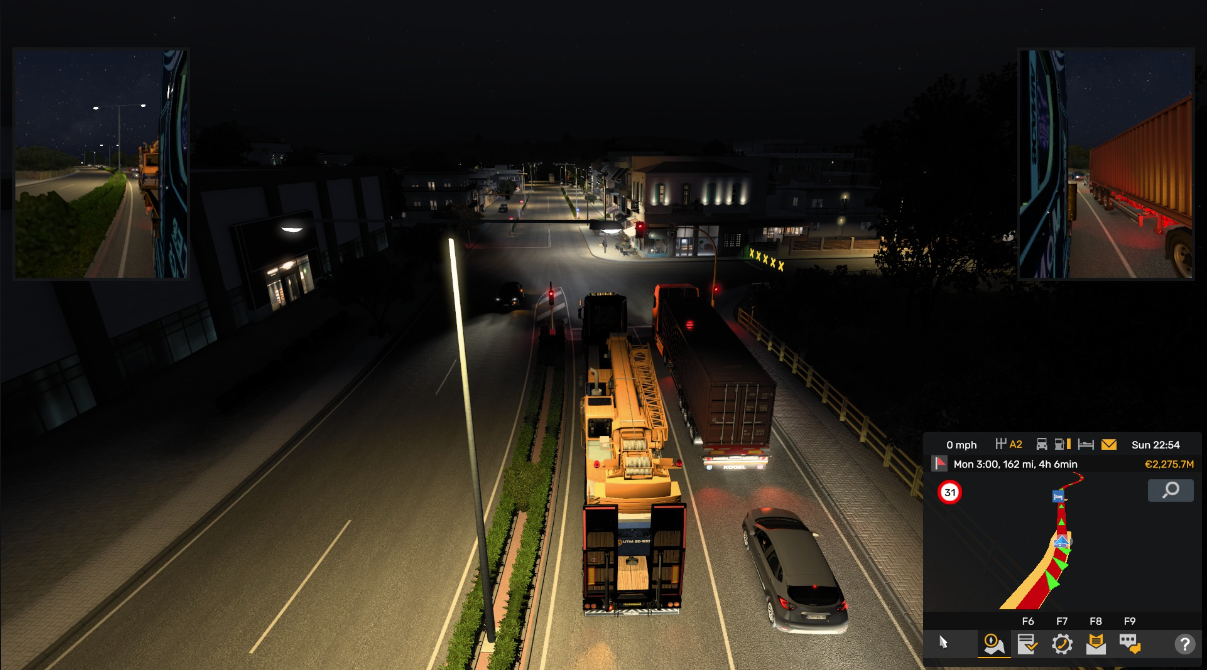Open the mail inbox tab
Screen dimensions: 1207x670
pos(1096,644)
